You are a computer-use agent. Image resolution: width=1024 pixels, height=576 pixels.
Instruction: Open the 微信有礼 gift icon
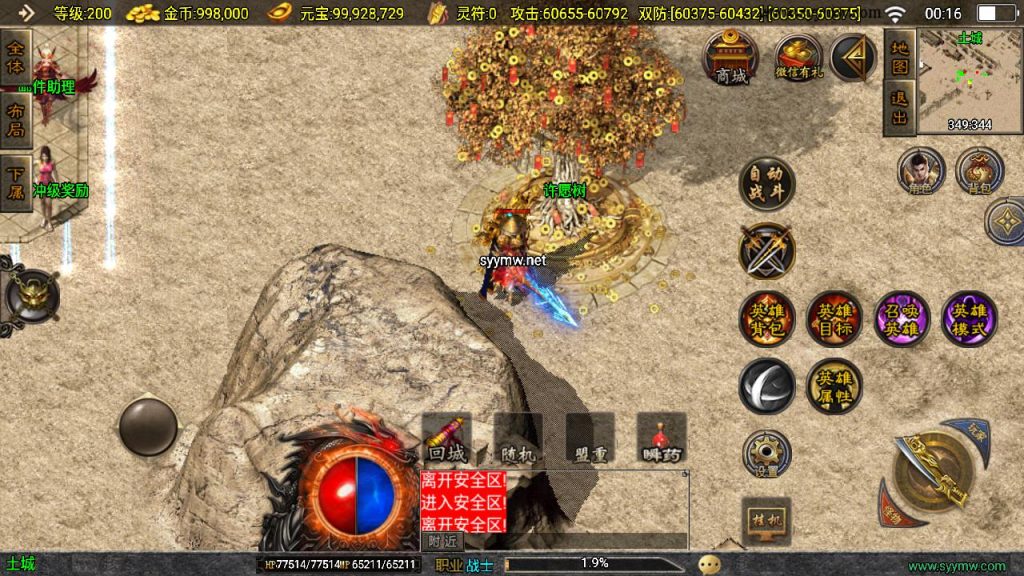click(x=797, y=57)
